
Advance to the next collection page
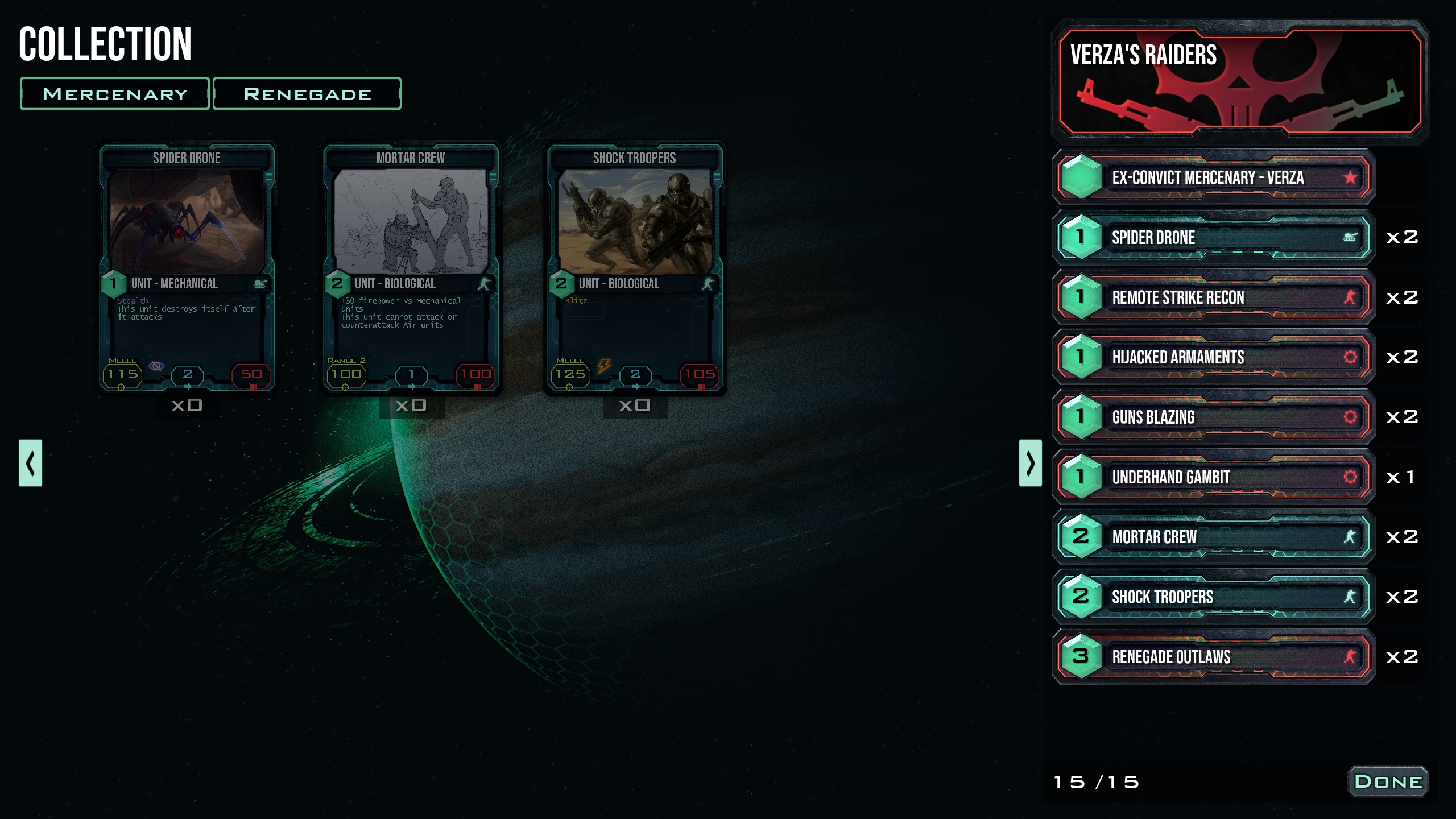[x=1030, y=463]
